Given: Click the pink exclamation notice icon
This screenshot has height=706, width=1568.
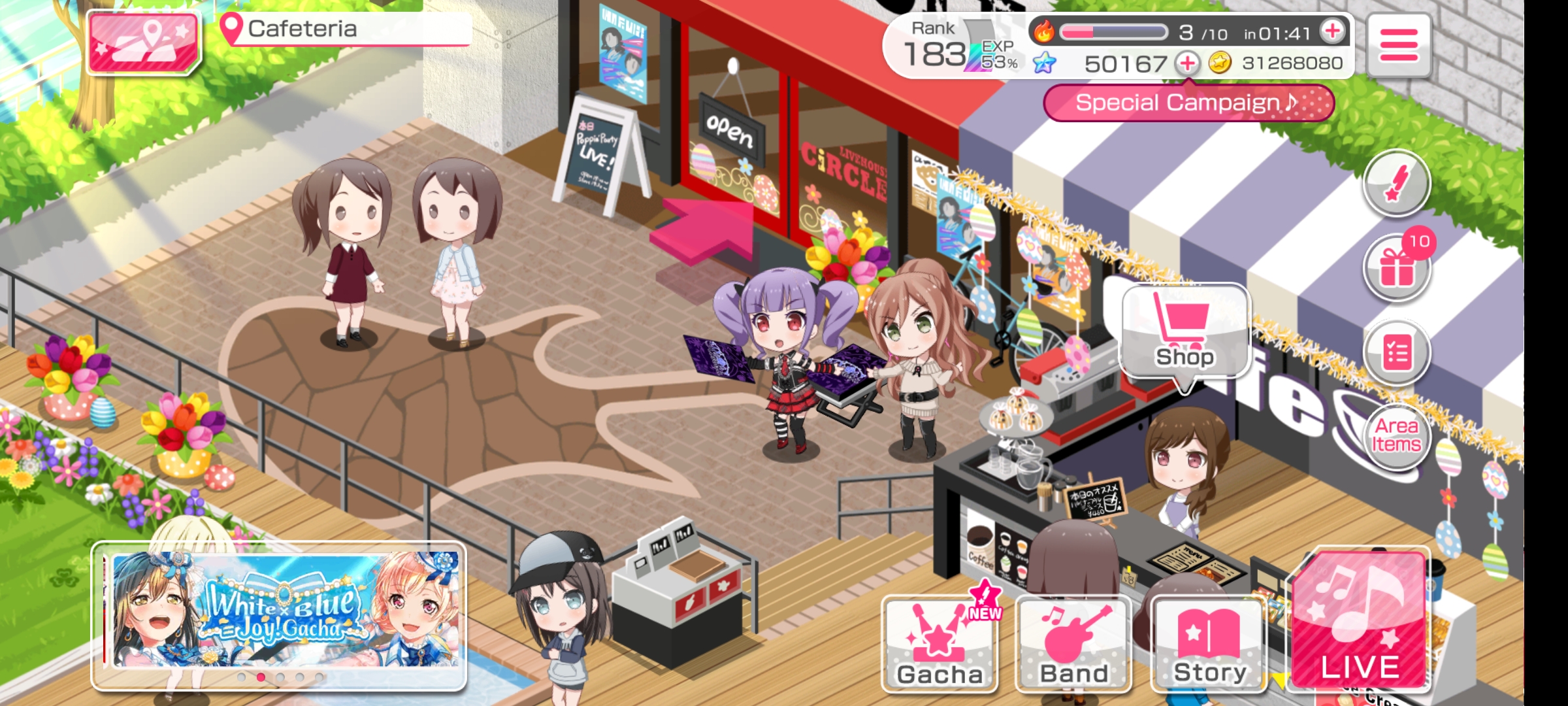Looking at the screenshot, I should coord(1397,182).
